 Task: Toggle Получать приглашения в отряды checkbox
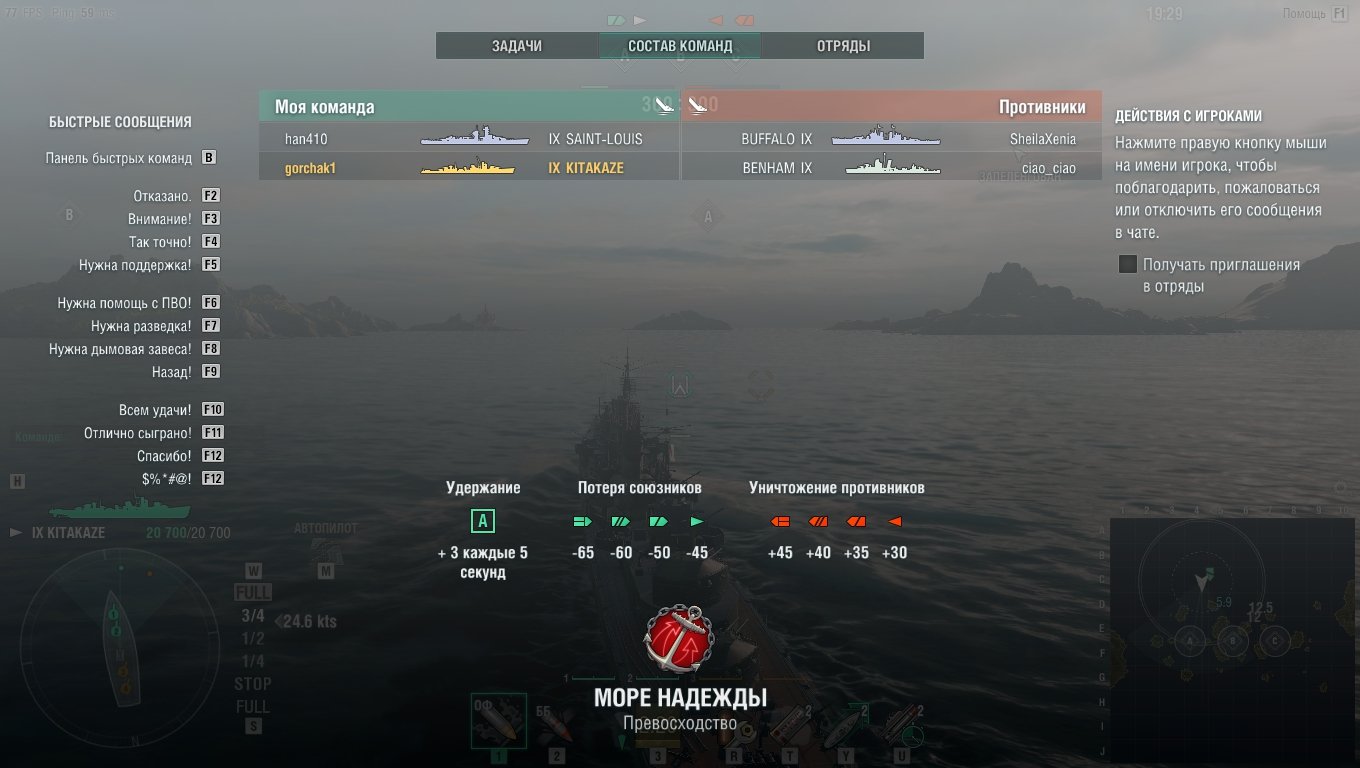tap(1128, 265)
